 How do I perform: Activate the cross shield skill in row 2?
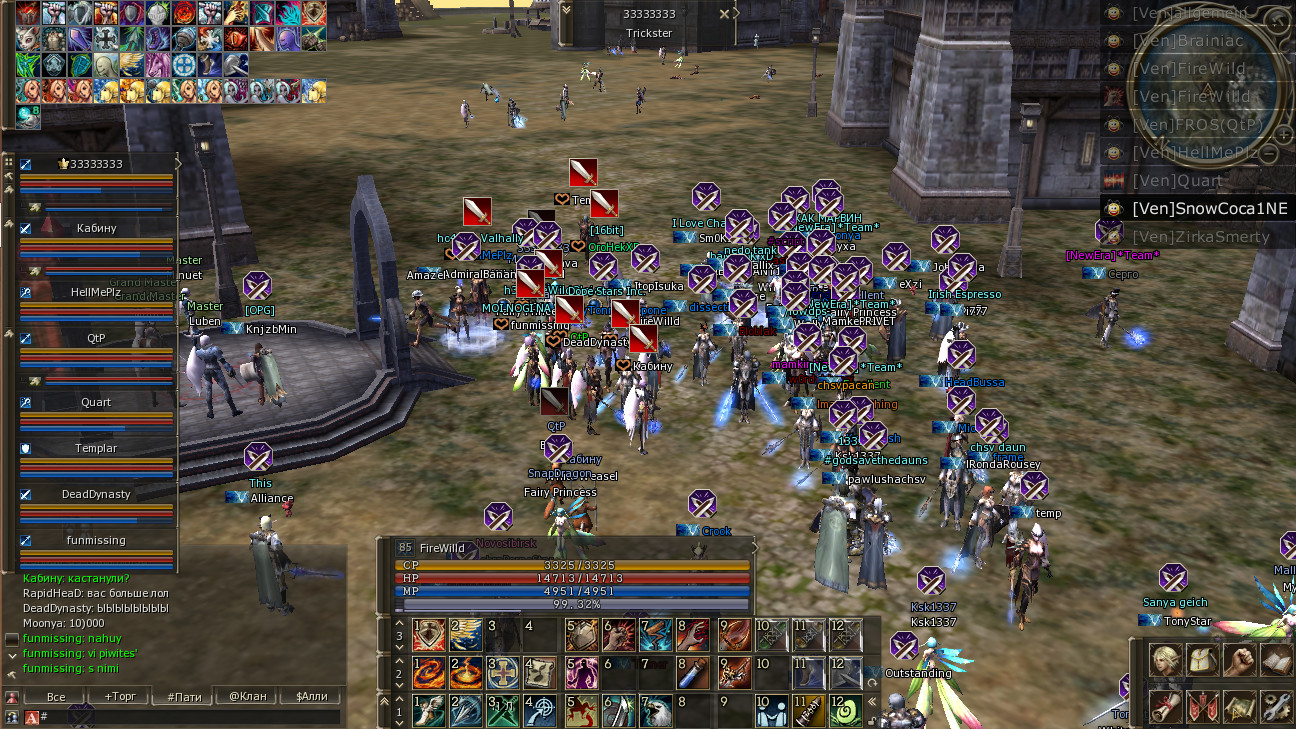505,673
